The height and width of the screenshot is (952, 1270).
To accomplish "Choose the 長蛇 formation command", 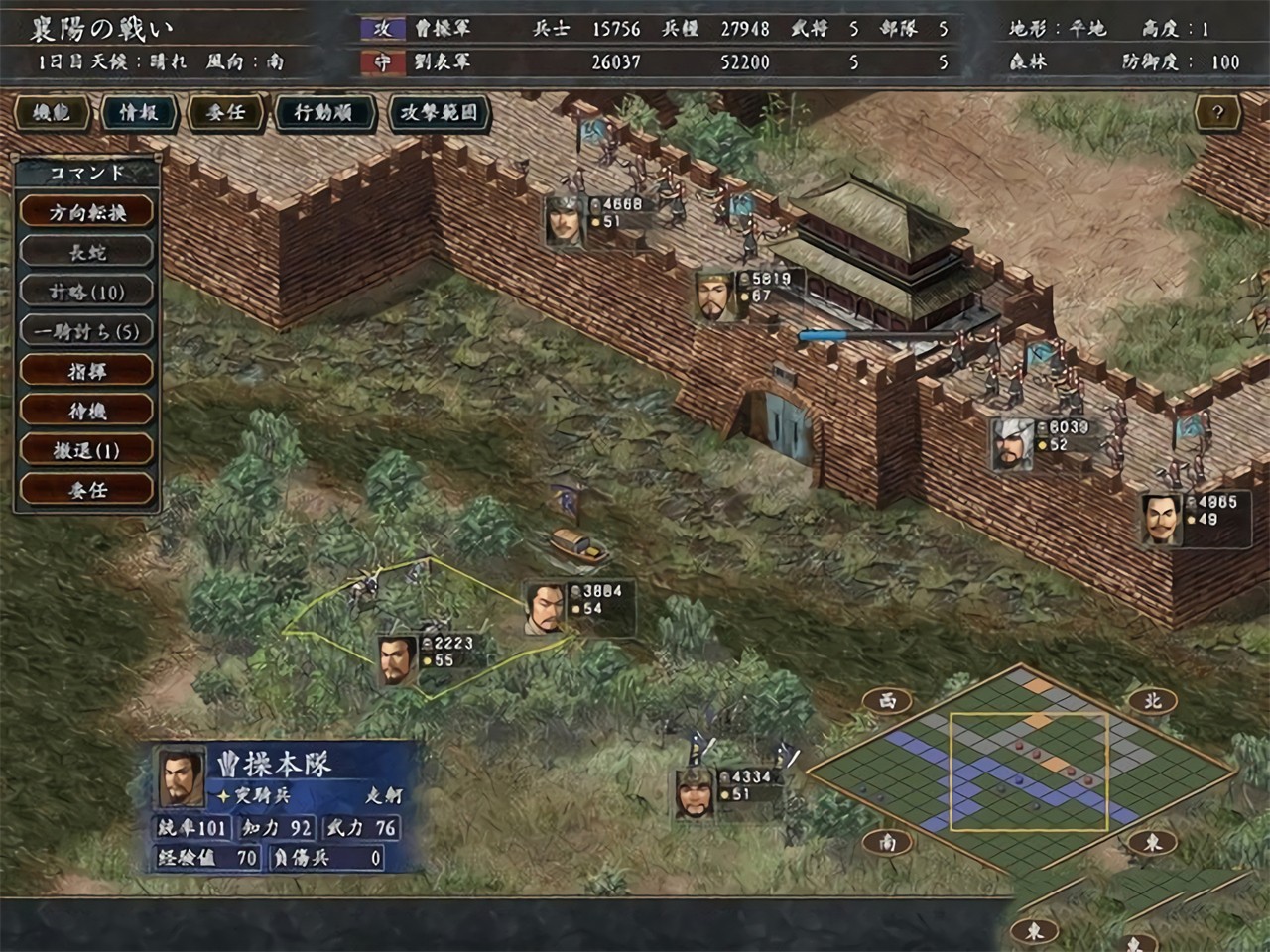I will pyautogui.click(x=87, y=252).
